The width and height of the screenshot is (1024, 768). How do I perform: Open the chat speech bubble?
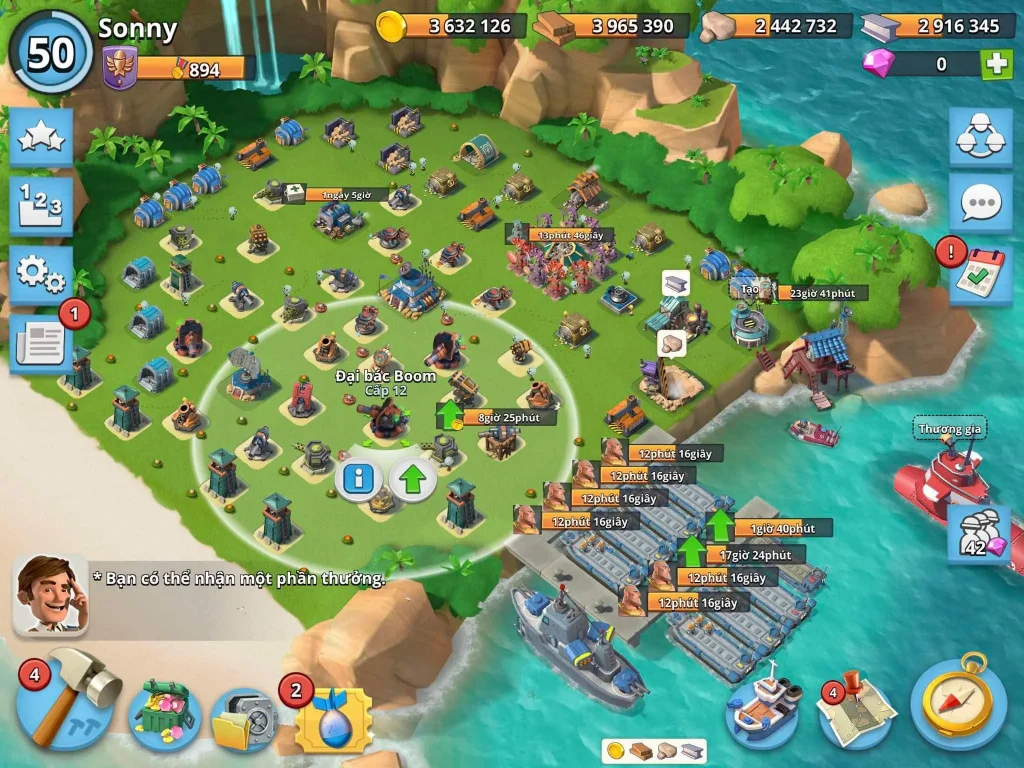pos(980,203)
